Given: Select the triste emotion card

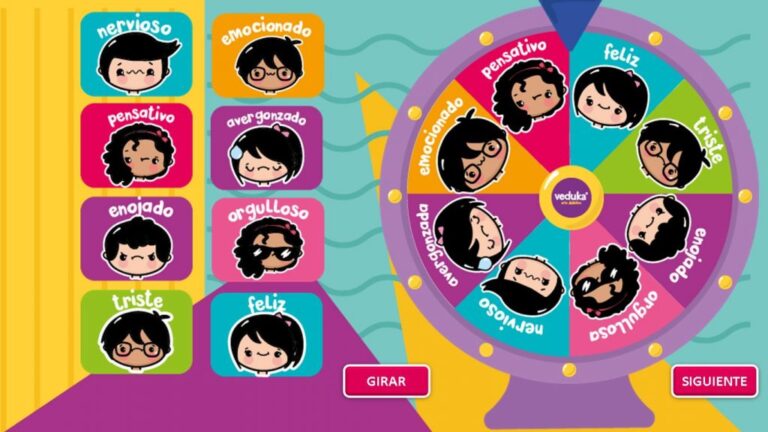Looking at the screenshot, I should (x=137, y=332).
